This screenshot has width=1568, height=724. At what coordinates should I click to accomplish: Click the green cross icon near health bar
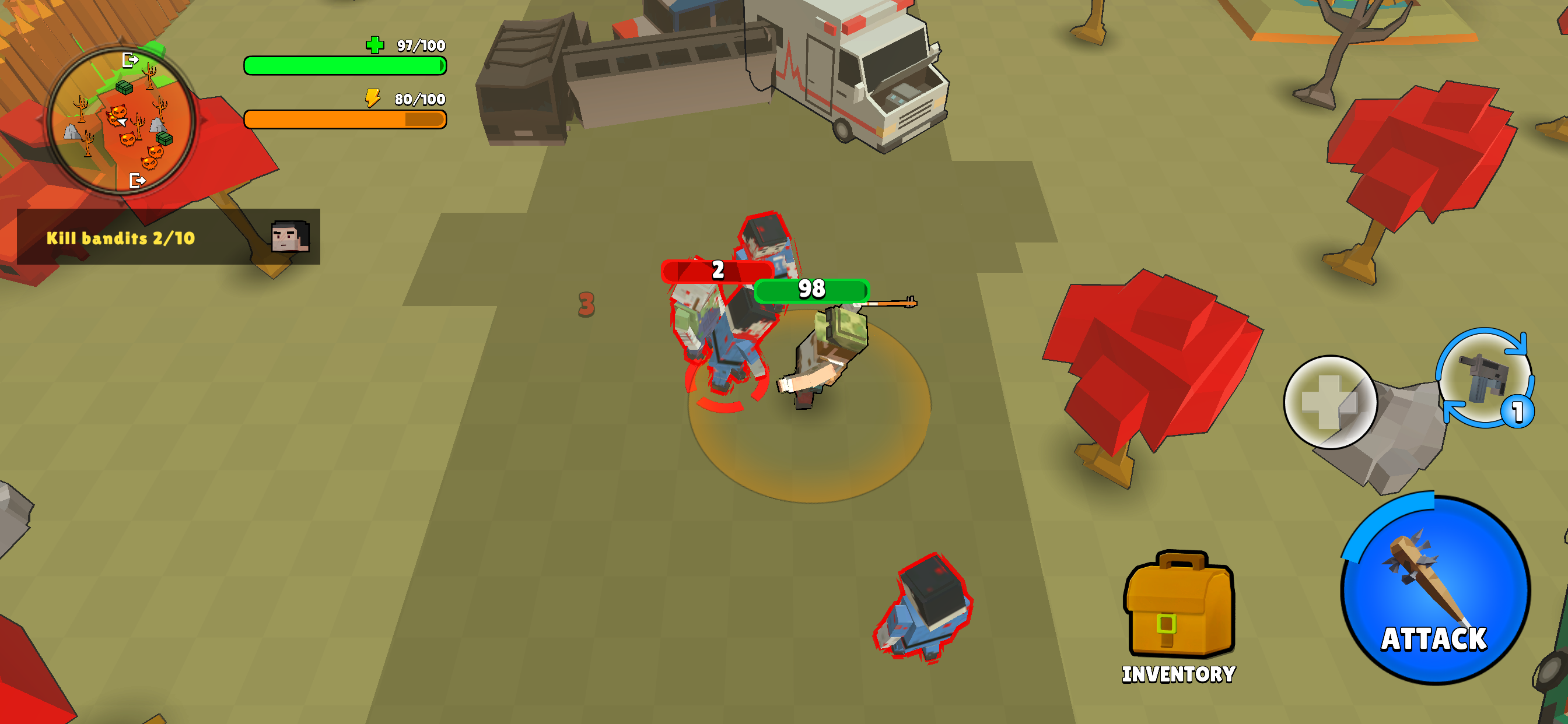[376, 44]
